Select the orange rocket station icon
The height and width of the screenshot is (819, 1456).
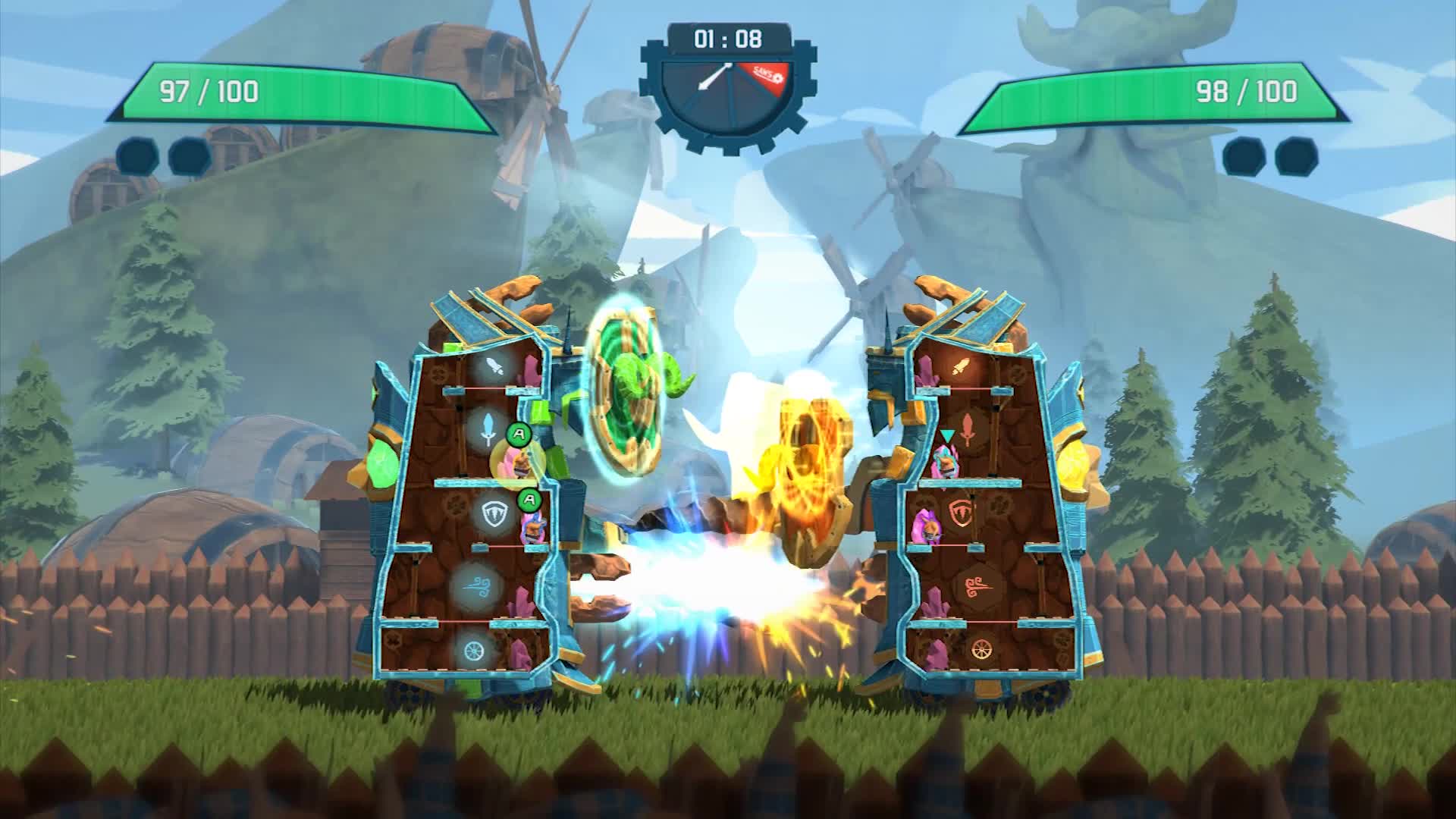coord(962,368)
